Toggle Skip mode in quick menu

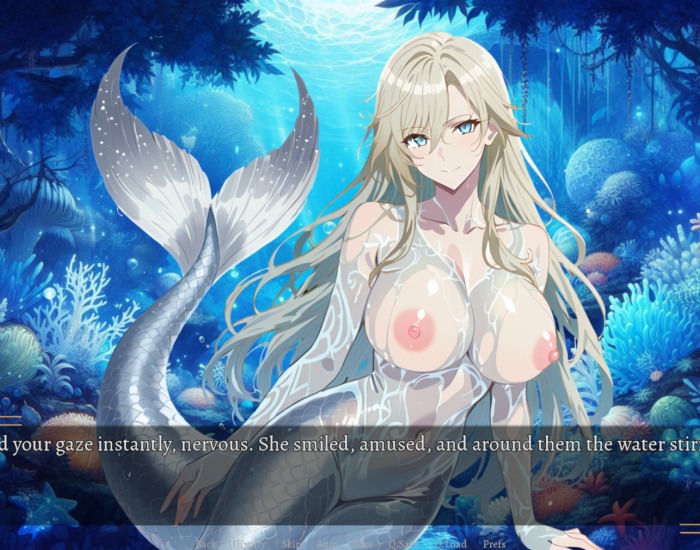290,544
